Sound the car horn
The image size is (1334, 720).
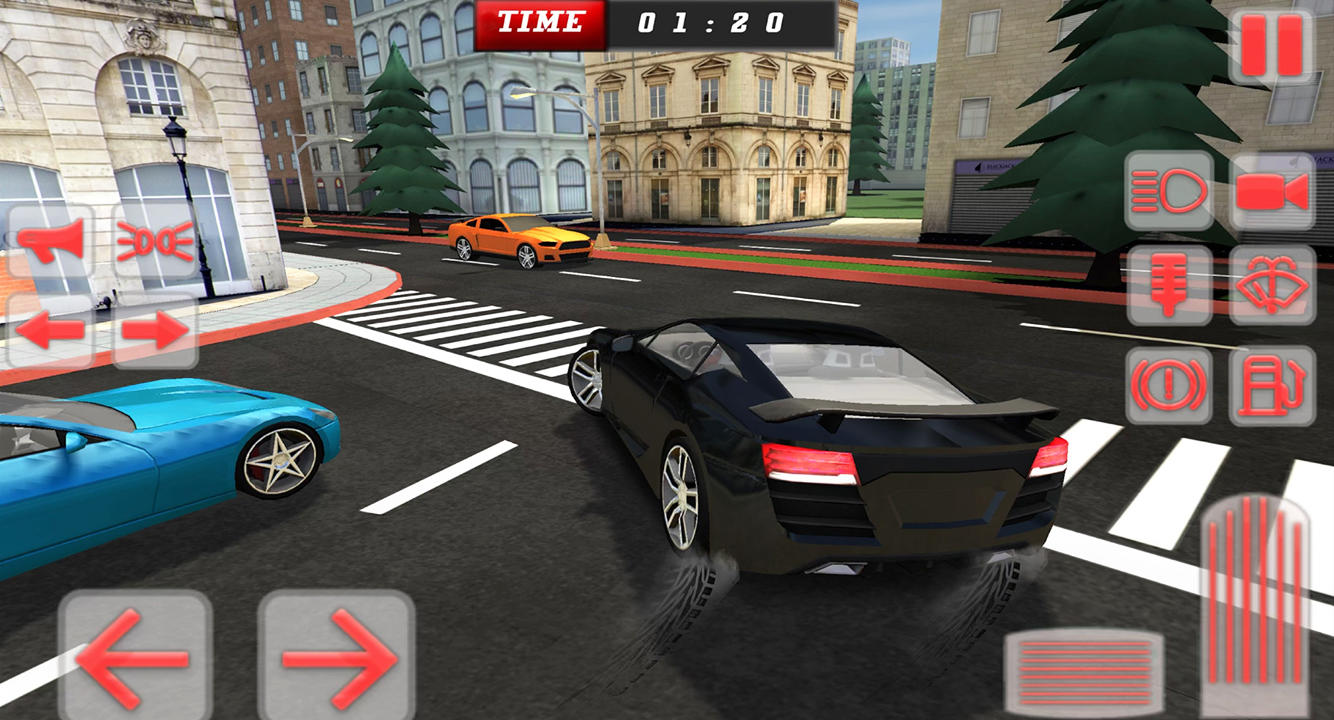click(x=52, y=240)
